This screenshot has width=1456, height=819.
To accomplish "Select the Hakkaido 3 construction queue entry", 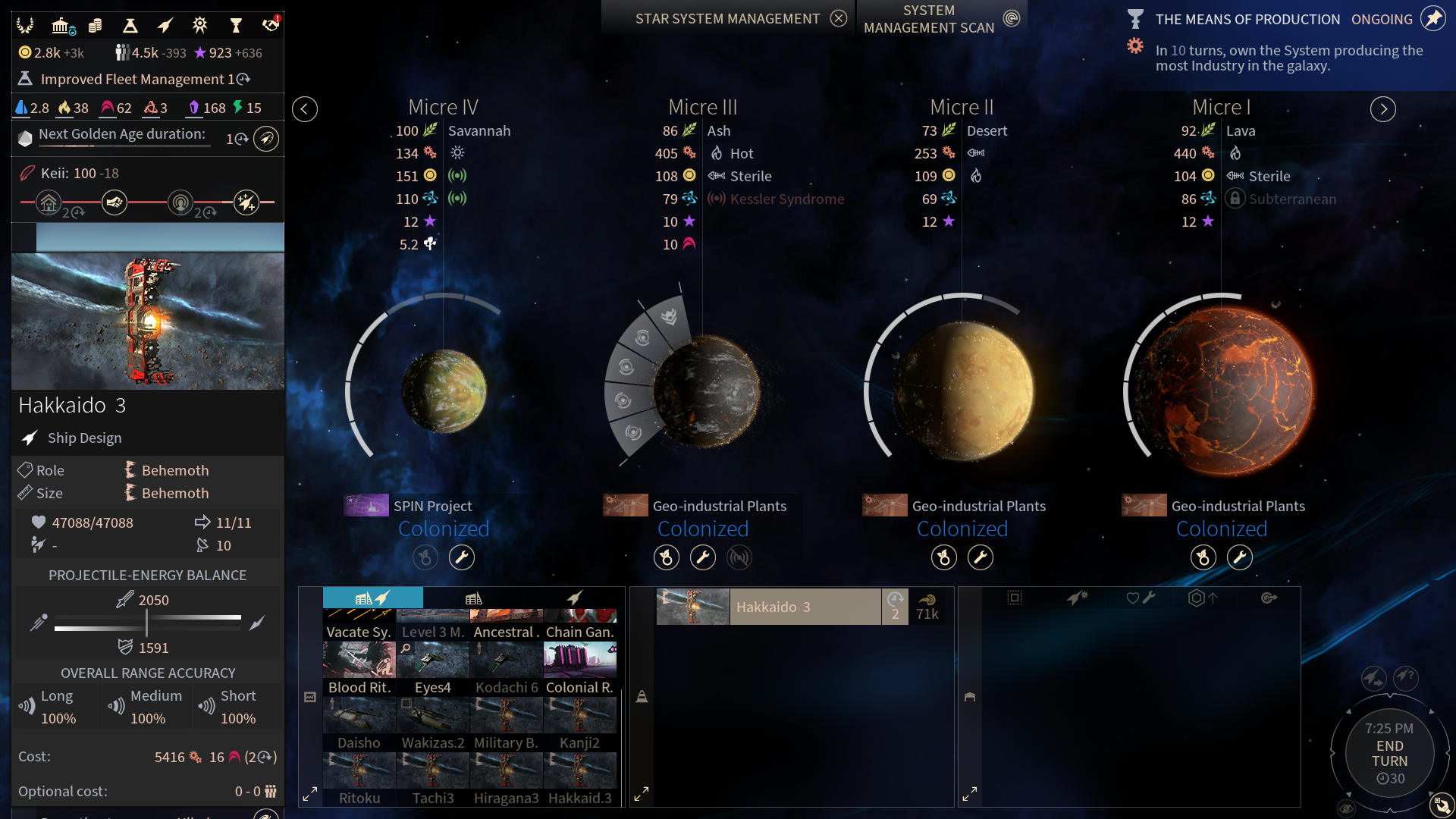I will [804, 607].
